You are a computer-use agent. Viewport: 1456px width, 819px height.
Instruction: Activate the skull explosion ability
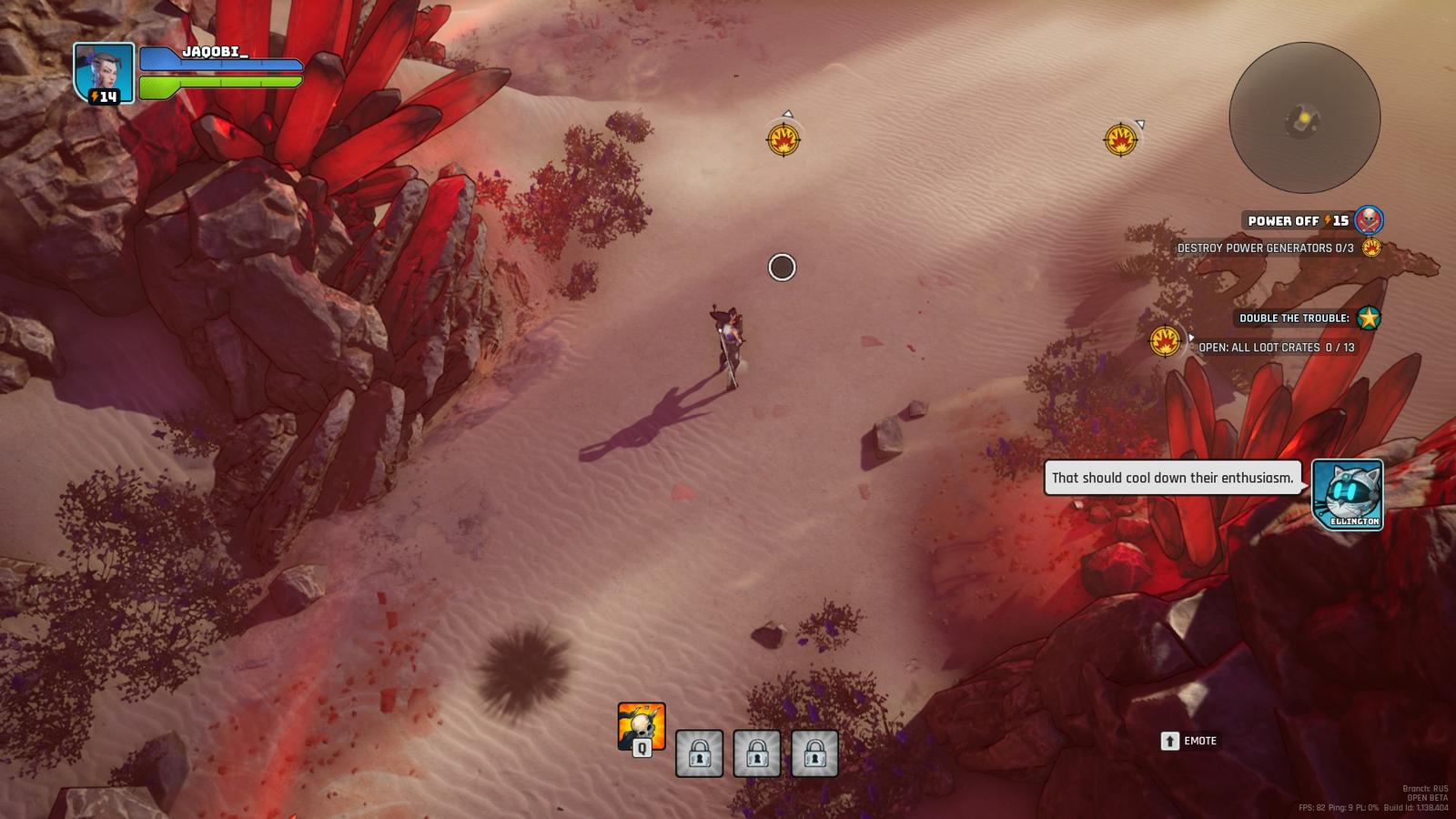click(x=641, y=726)
